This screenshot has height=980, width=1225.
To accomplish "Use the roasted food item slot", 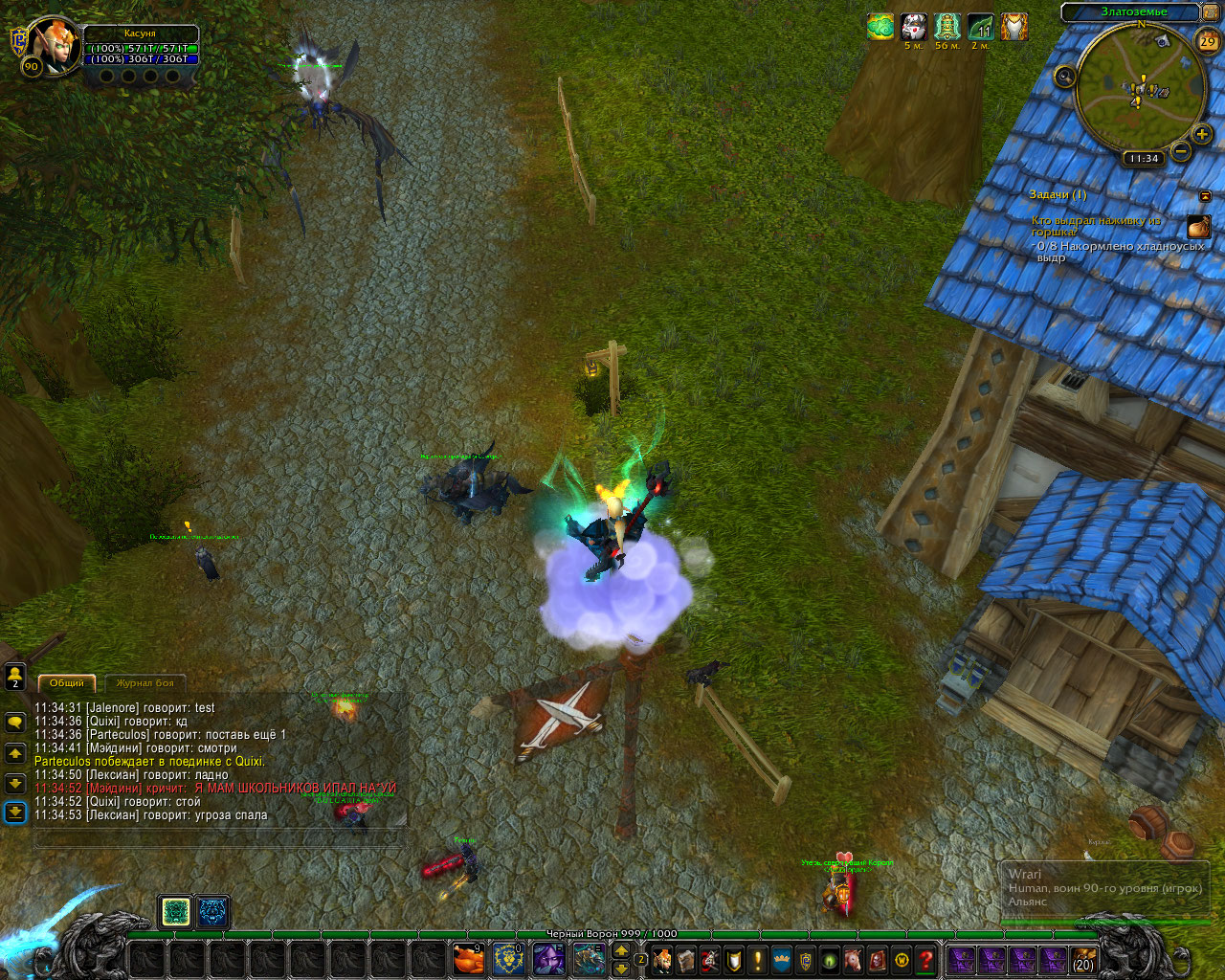I will (468, 959).
